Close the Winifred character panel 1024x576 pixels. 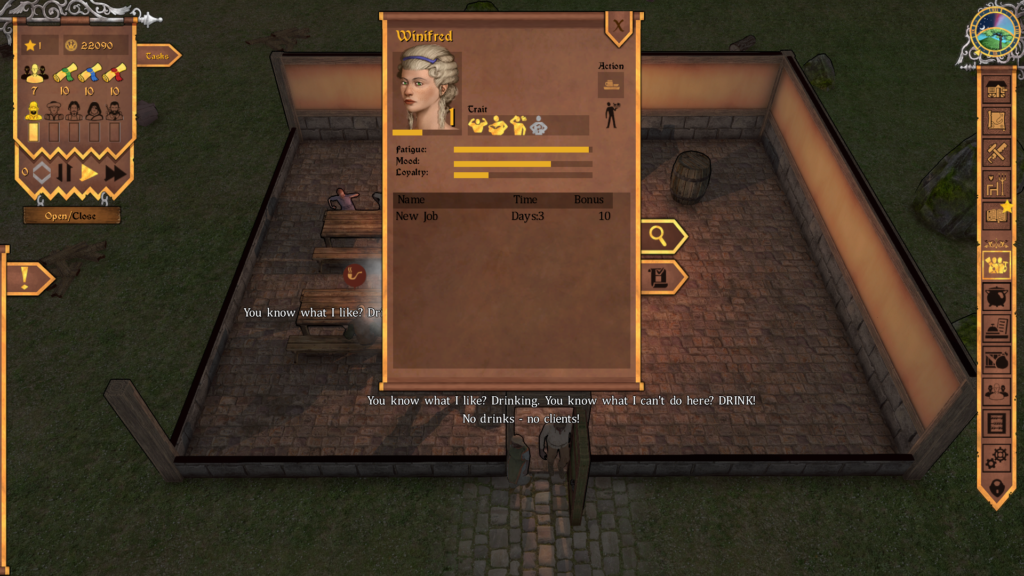(x=618, y=27)
